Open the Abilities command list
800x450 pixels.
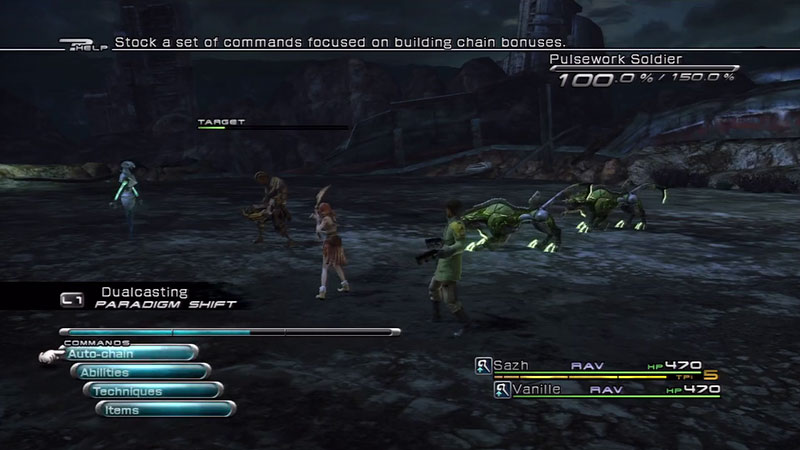[x=140, y=372]
